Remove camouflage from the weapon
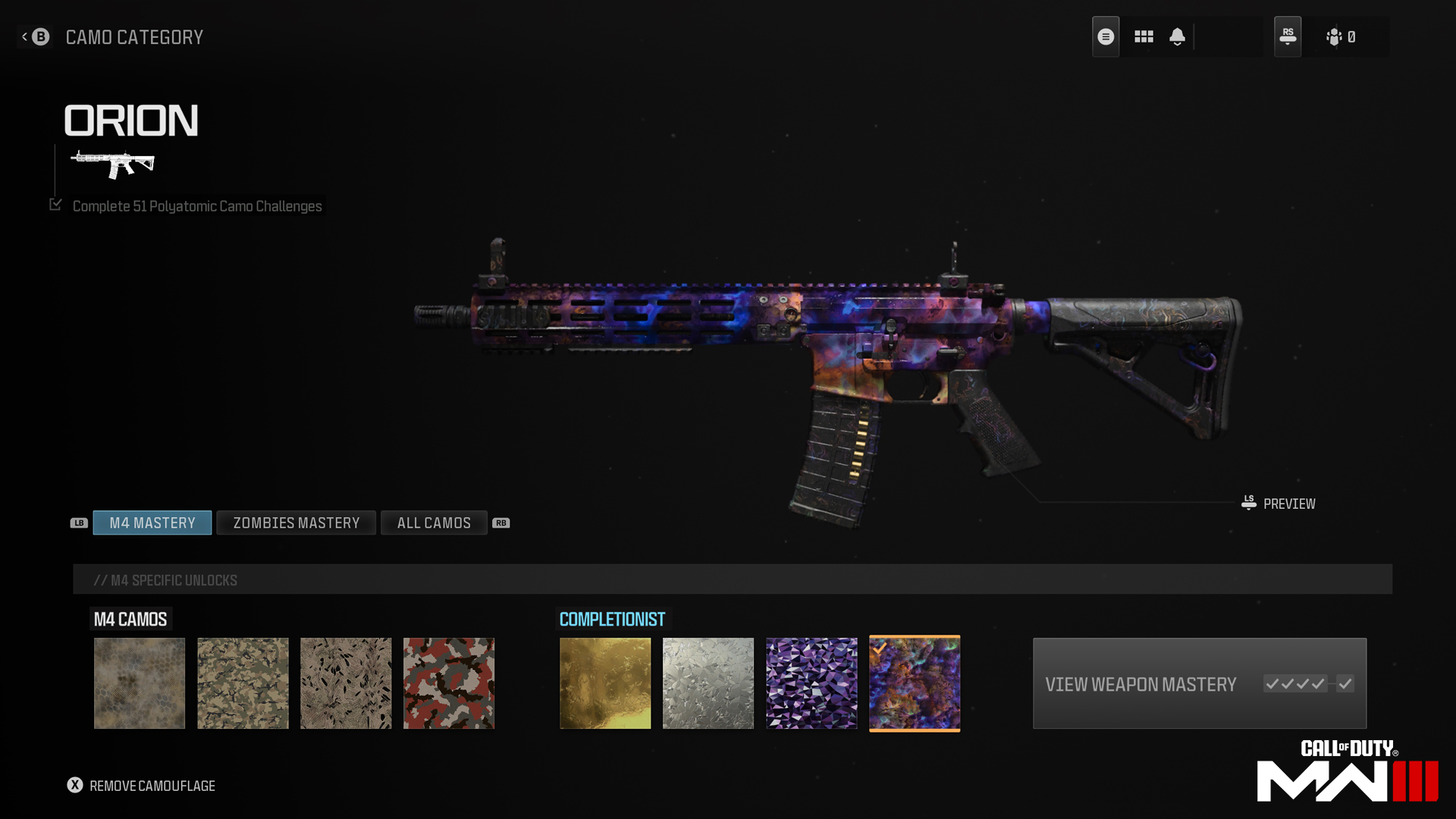This screenshot has width=1456, height=819. (141, 786)
